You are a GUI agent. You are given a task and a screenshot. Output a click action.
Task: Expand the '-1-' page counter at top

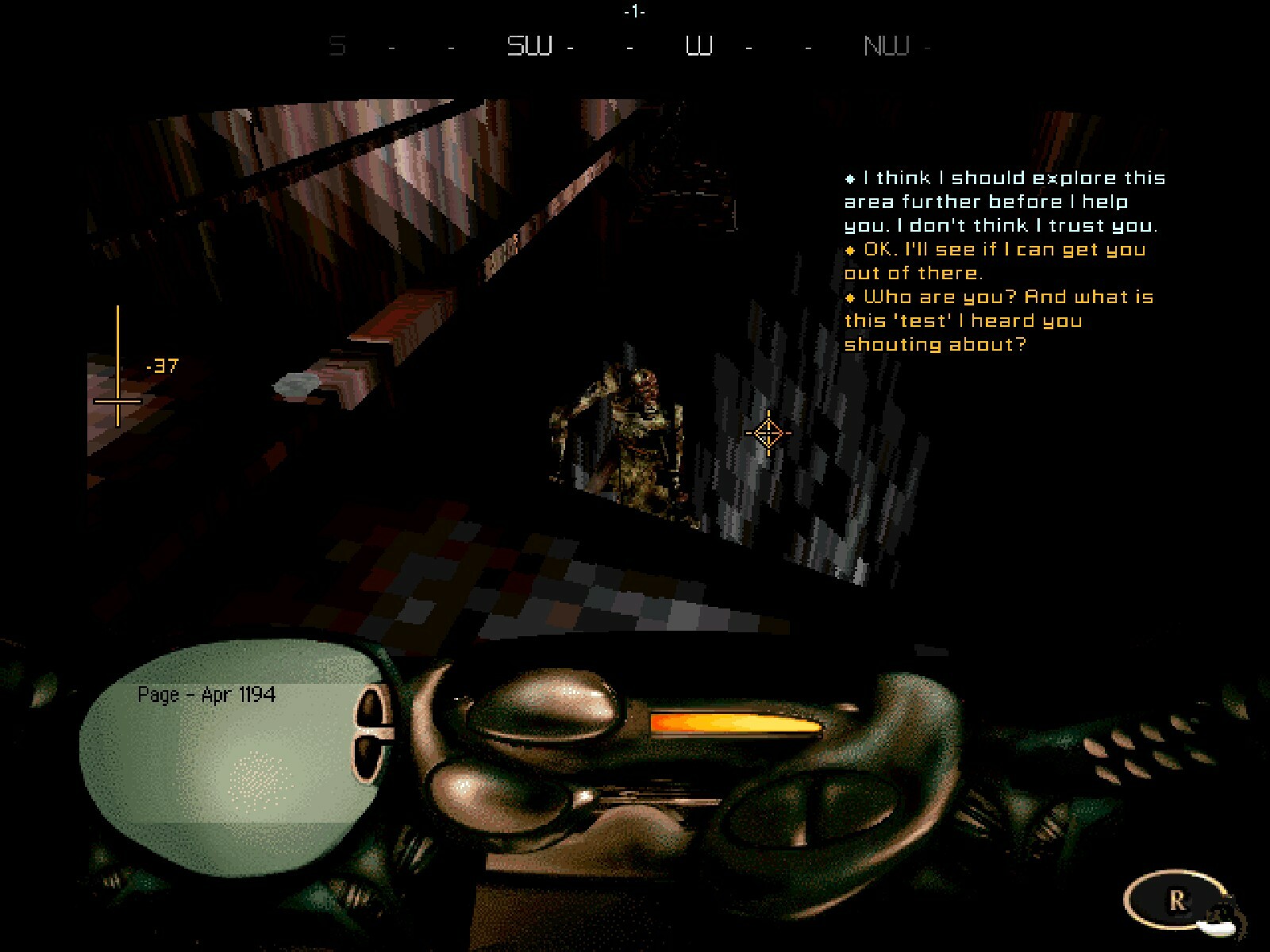(x=635, y=11)
